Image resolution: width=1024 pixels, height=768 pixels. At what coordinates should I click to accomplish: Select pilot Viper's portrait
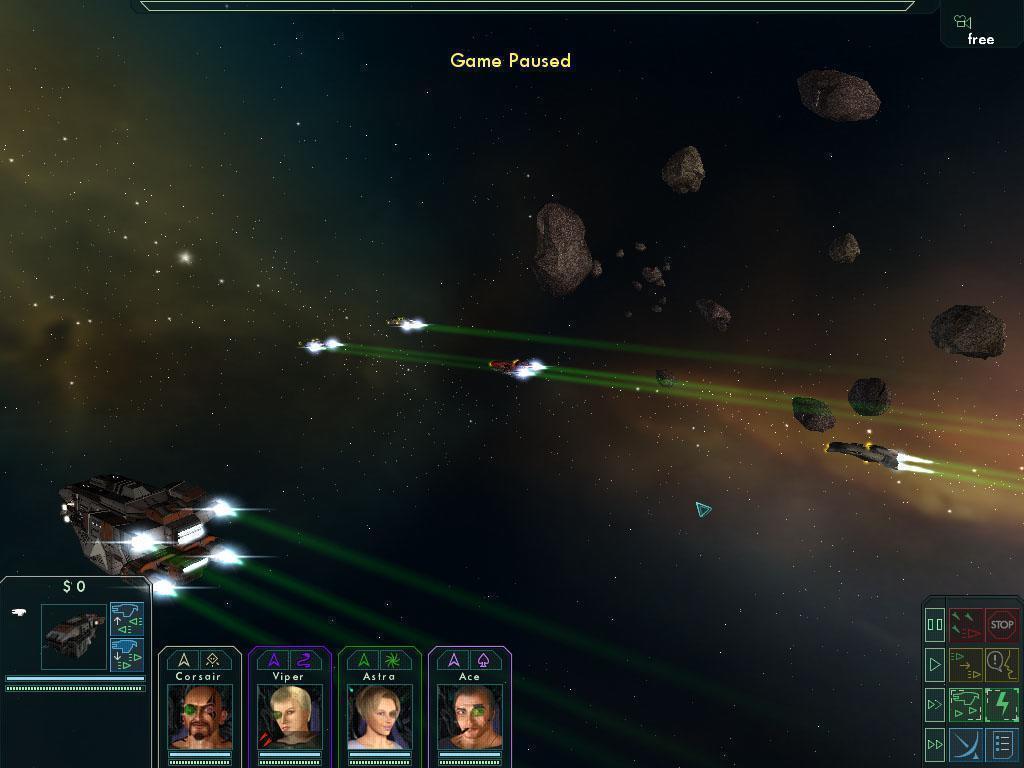click(x=289, y=716)
